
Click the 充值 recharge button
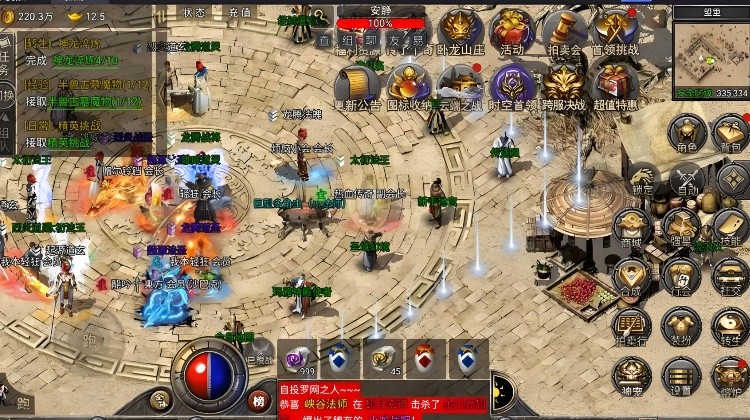tap(240, 13)
